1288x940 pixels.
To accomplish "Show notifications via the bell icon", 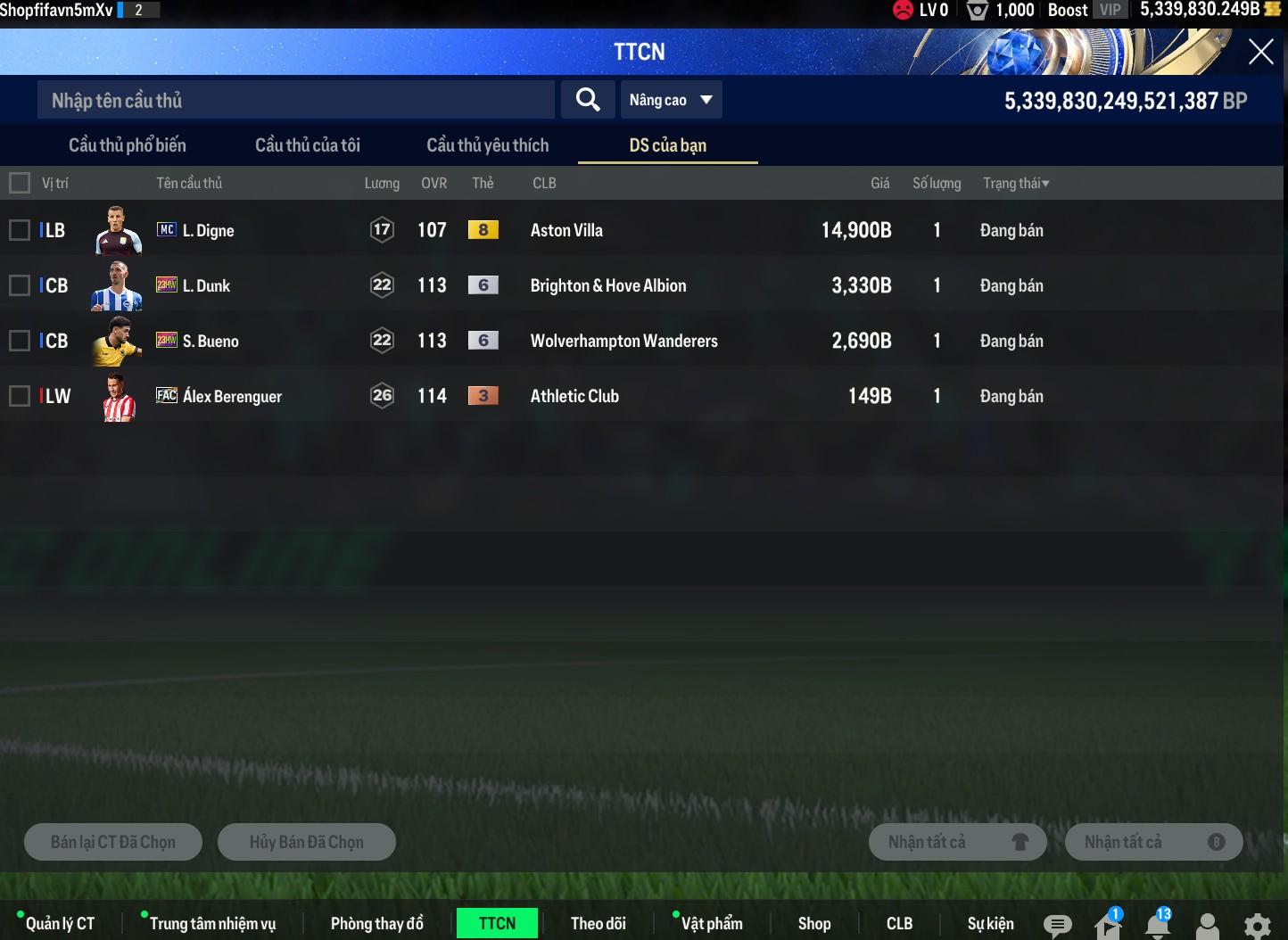I will pos(1158,926).
